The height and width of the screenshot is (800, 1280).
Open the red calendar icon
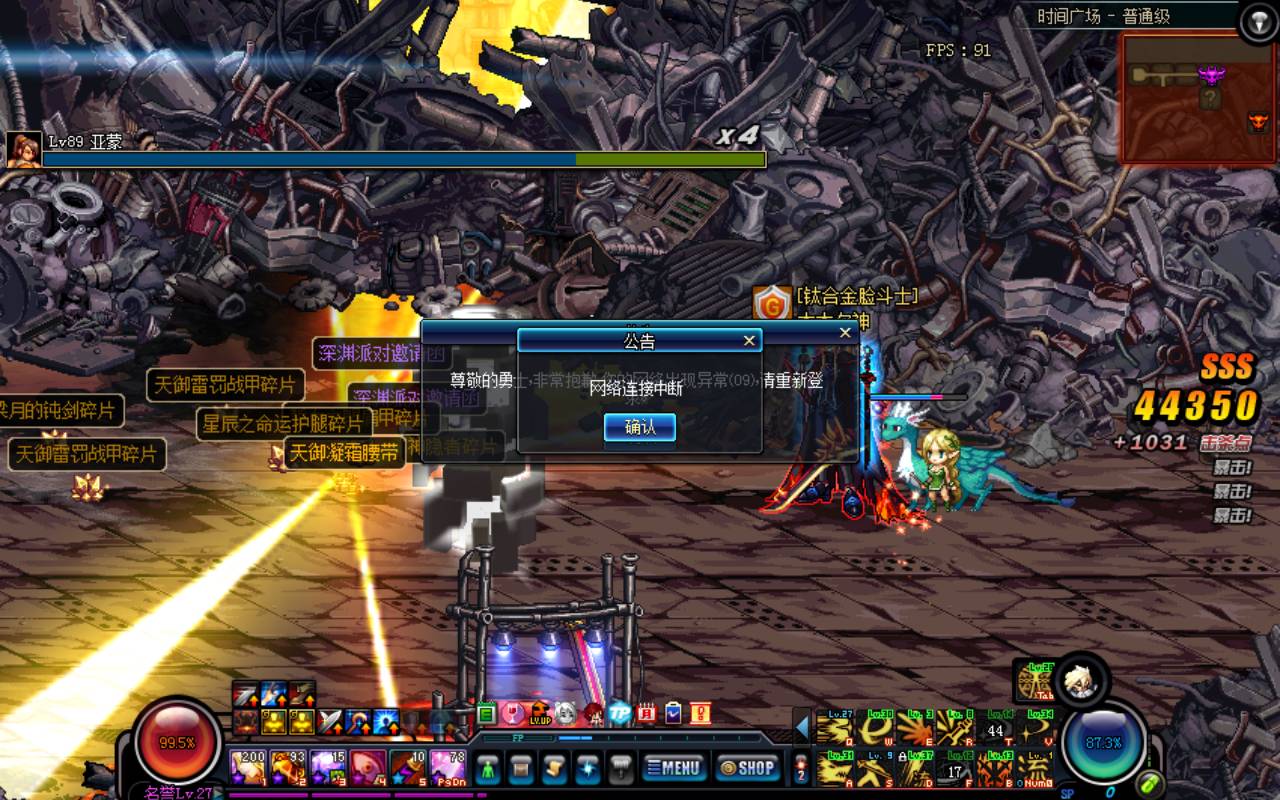pos(646,713)
